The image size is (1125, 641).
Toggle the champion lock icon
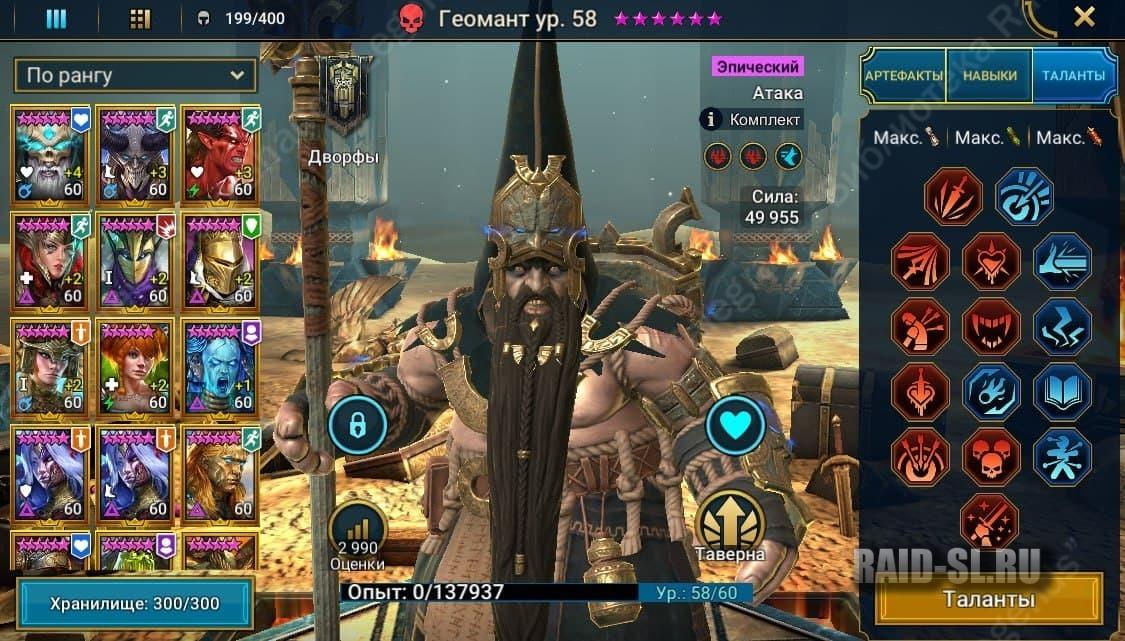(358, 423)
